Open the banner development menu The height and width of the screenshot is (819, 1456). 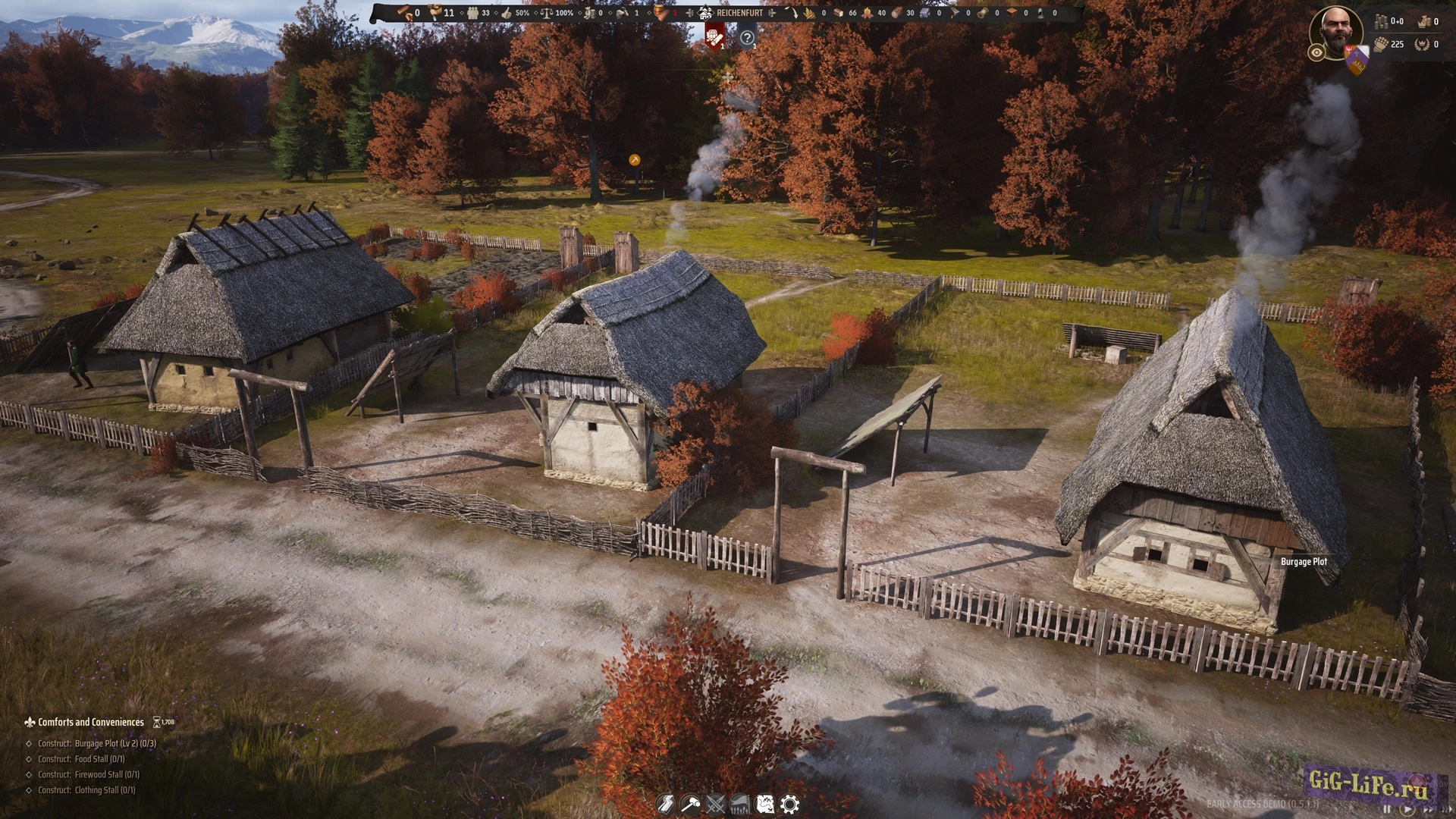point(740,804)
